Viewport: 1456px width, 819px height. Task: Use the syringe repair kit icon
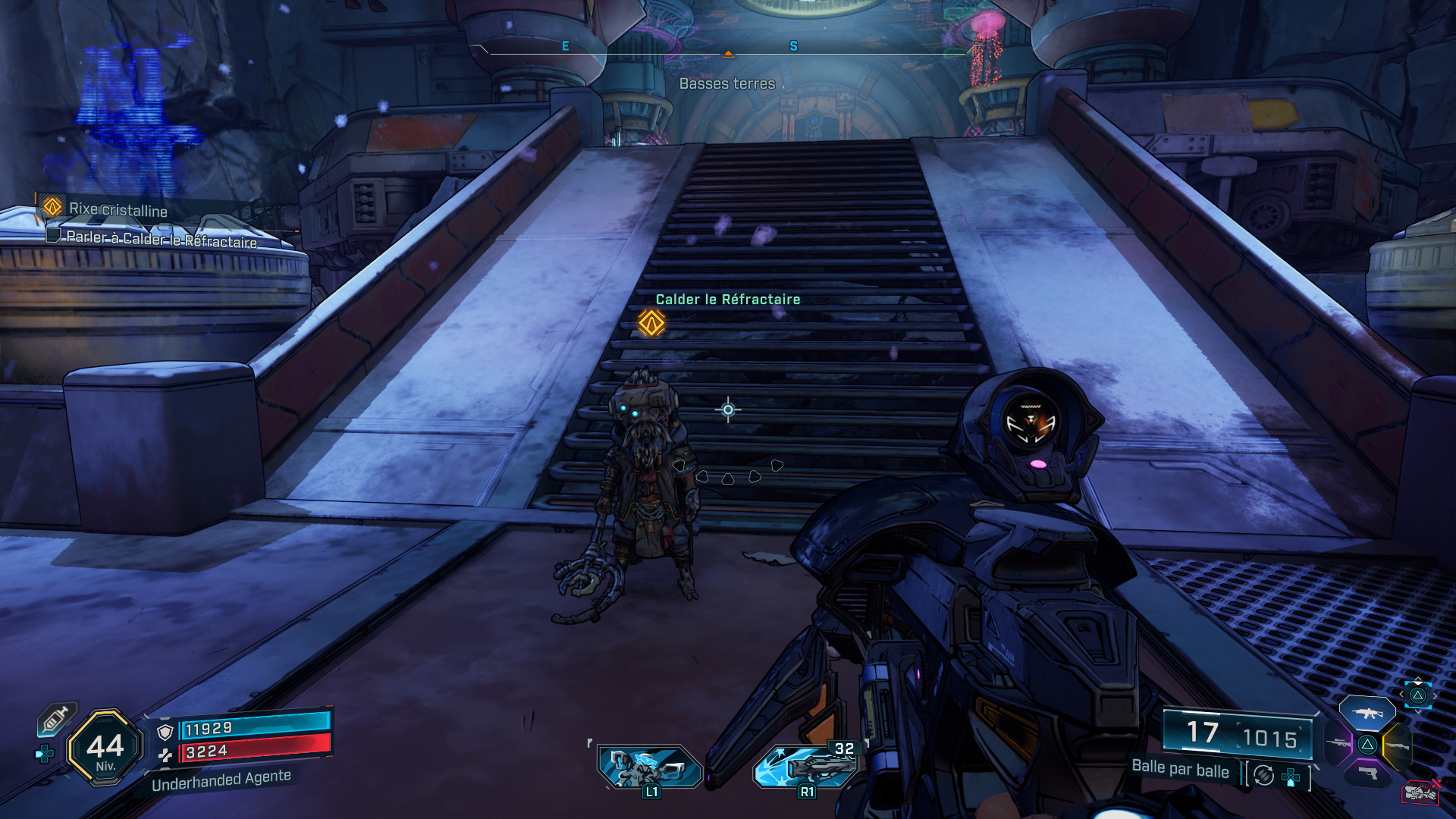(57, 718)
